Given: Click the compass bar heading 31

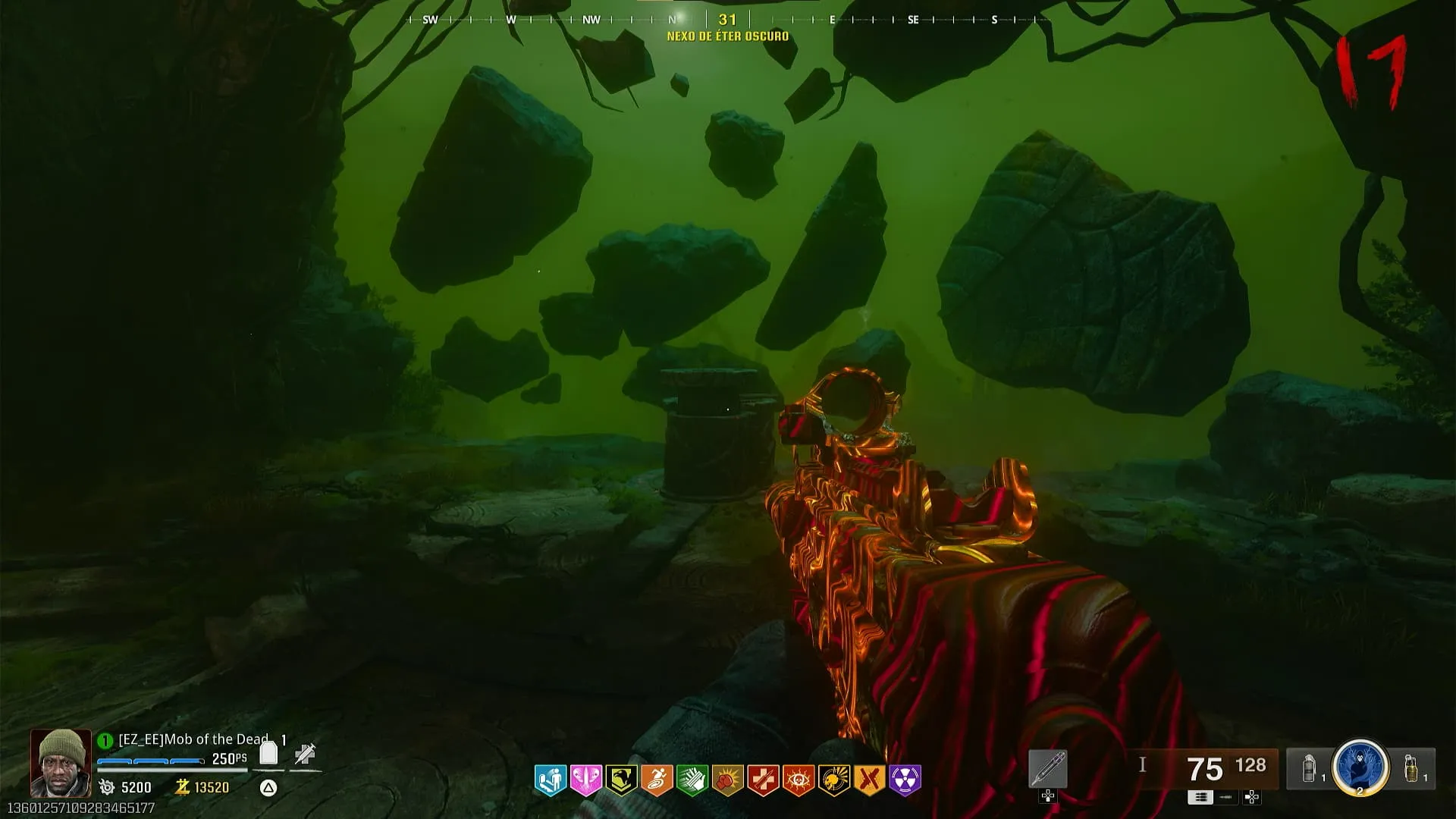Looking at the screenshot, I should [x=727, y=20].
